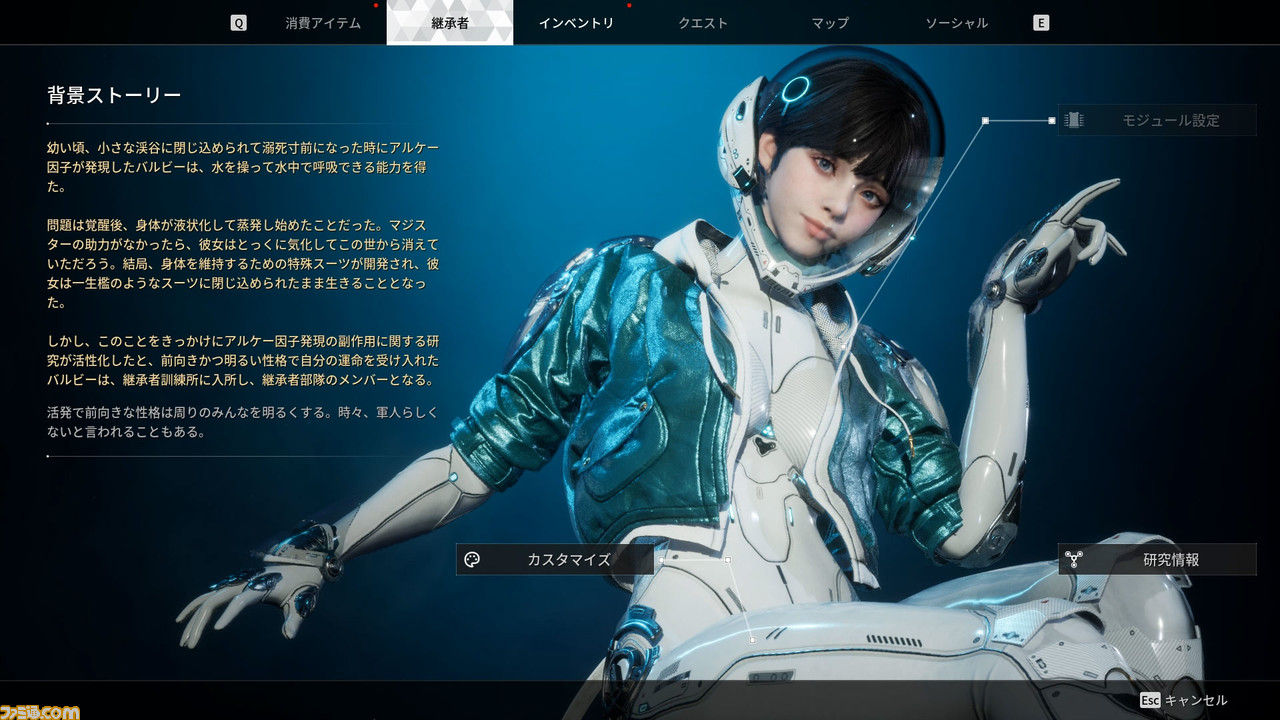
Task: Switch to the 消費アイテム tab
Action: pos(323,23)
